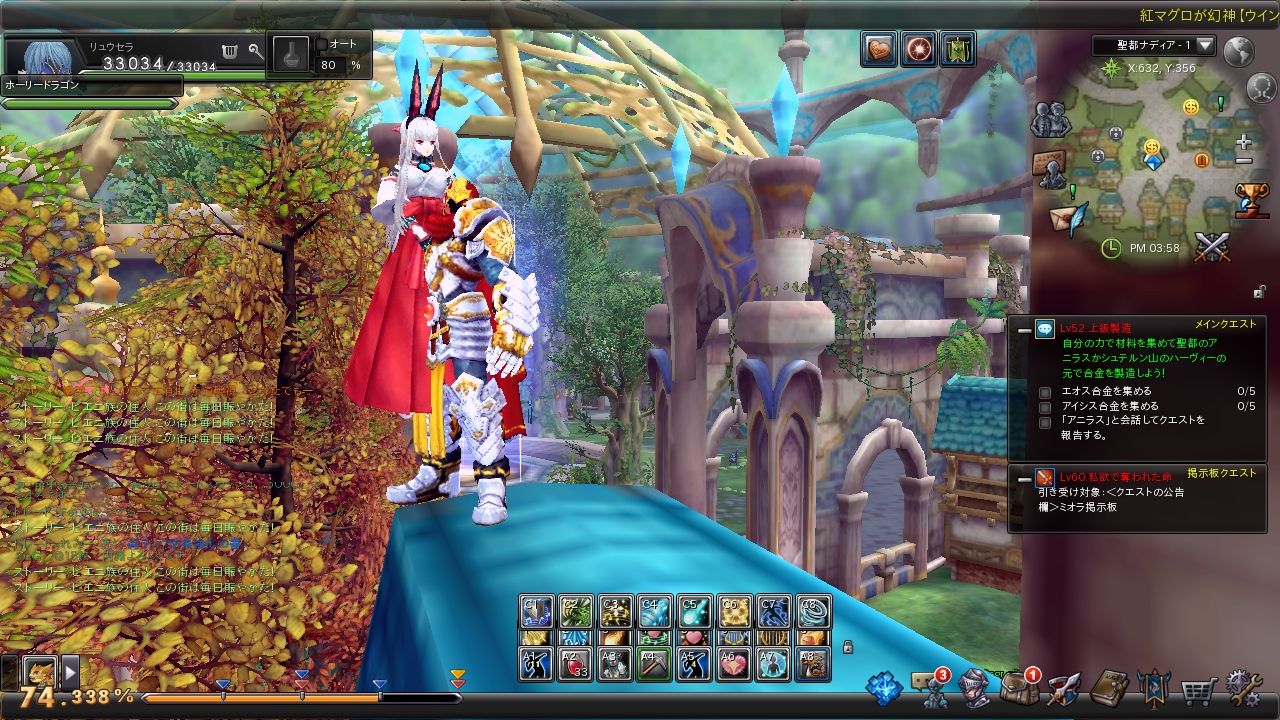The height and width of the screenshot is (720, 1280).
Task: Open the world map globe button
Action: tap(1238, 51)
